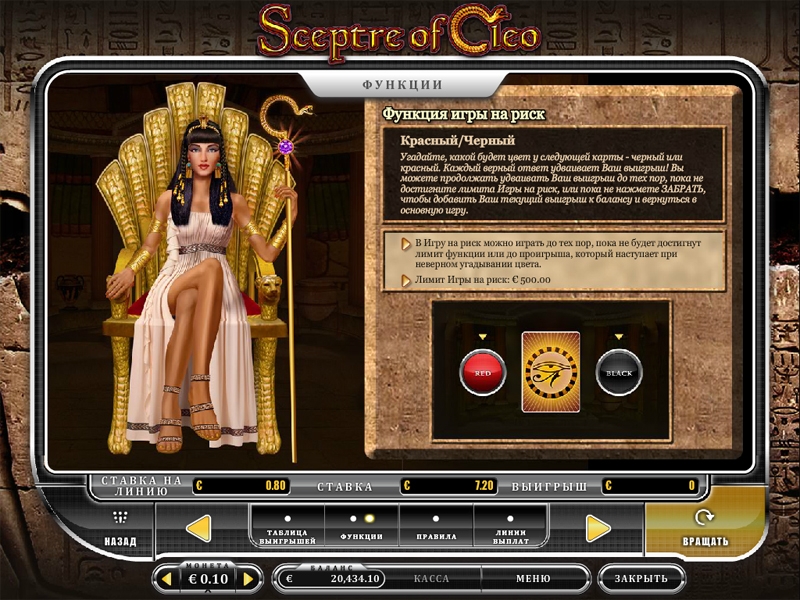This screenshot has width=800, height=600.
Task: Choose the red gamble button
Action: point(482,372)
